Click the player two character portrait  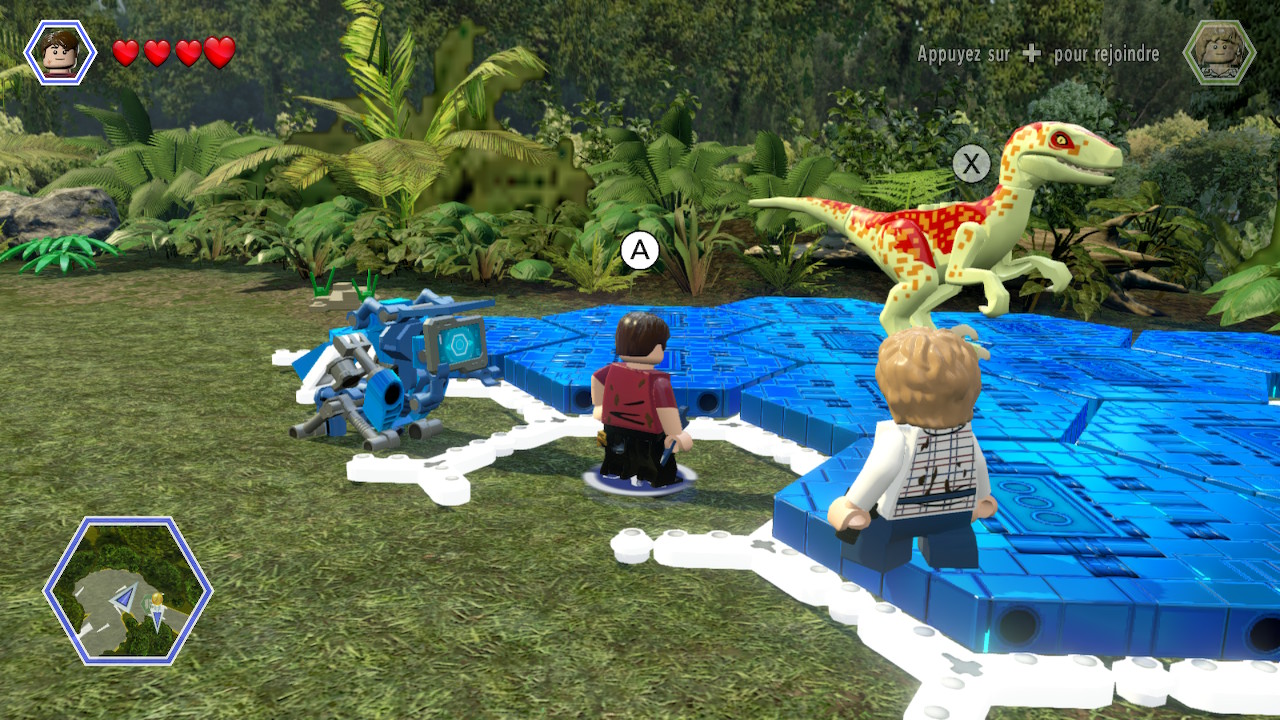[x=1219, y=52]
